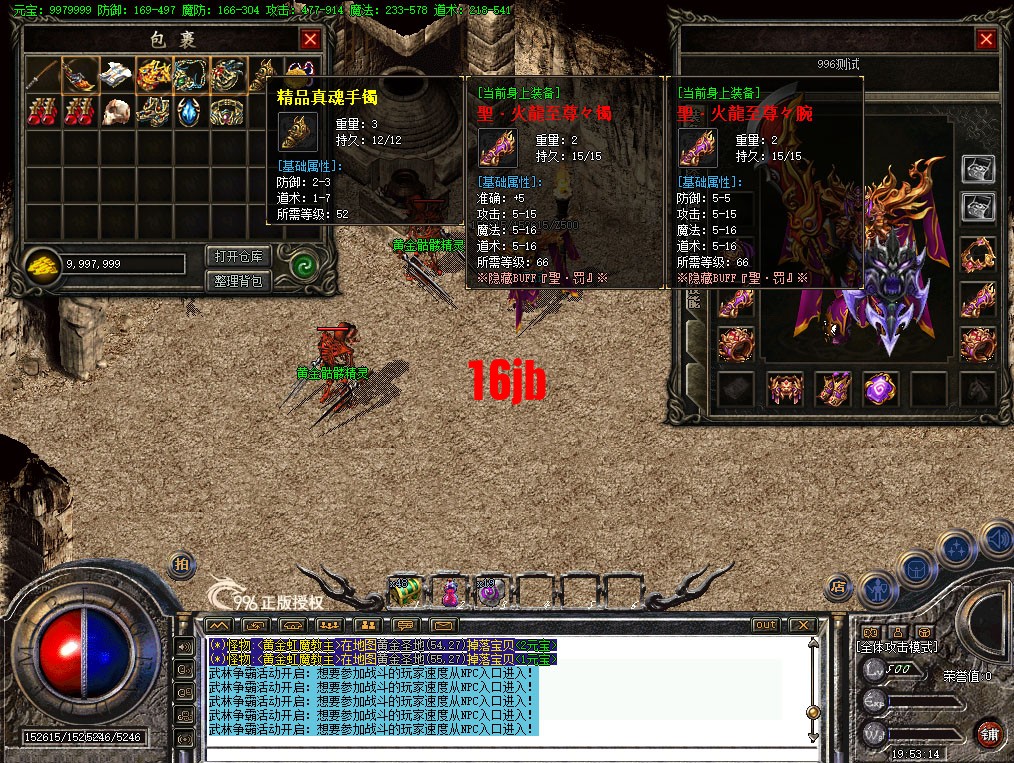Use the pink potion in the hotbar

pyautogui.click(x=450, y=592)
